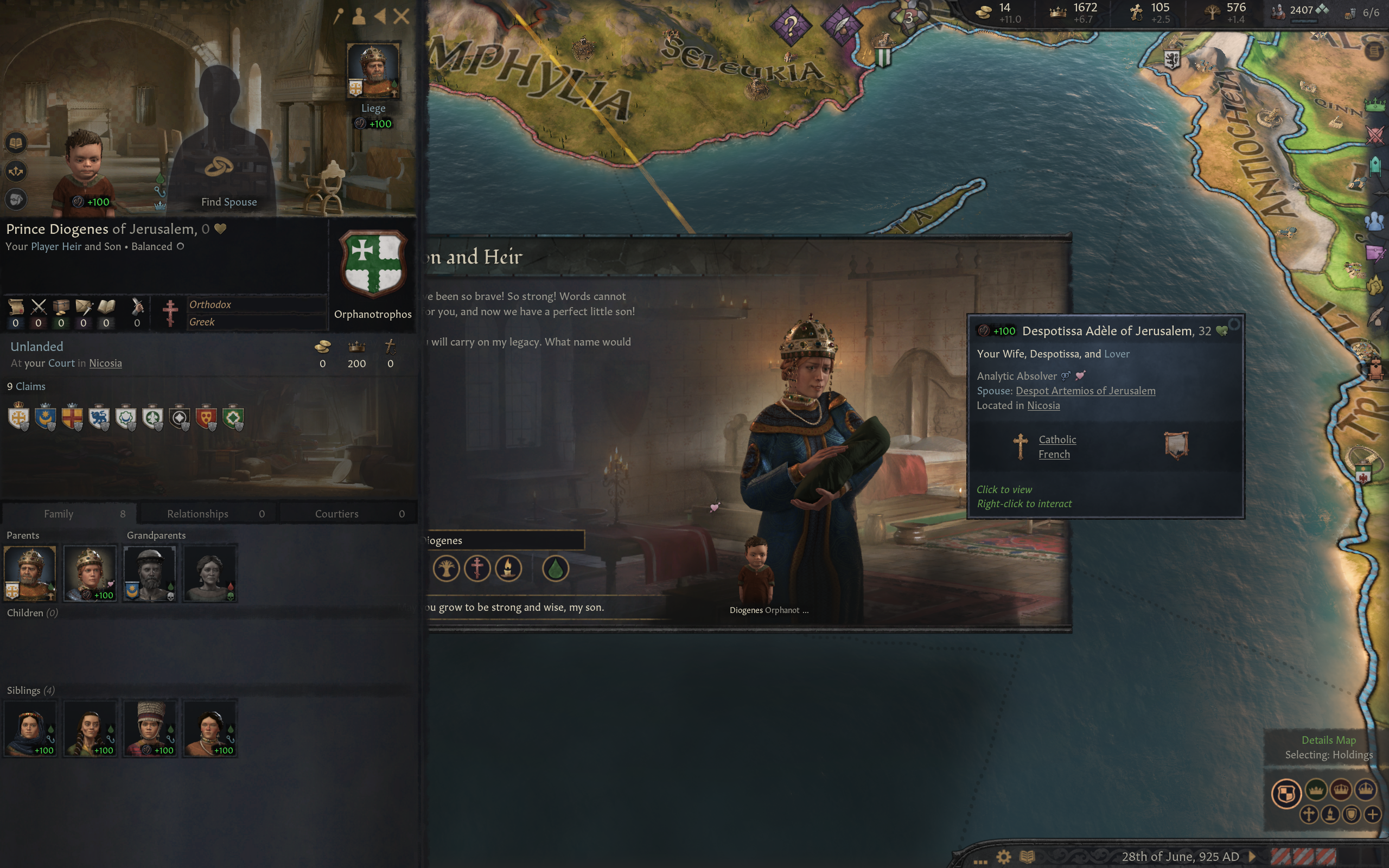Open the French culture link in tooltip

(x=1054, y=455)
